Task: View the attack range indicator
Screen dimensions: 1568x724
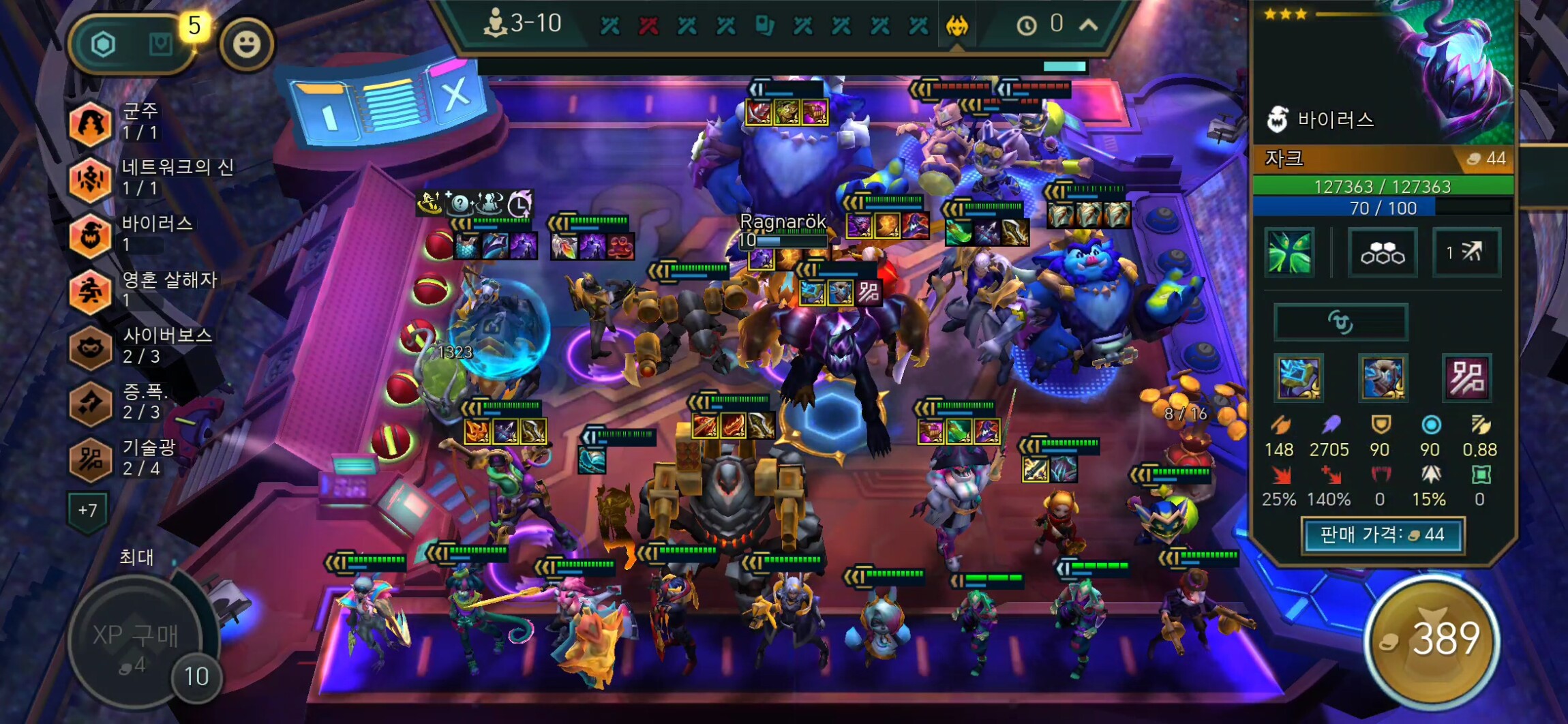Action: pyautogui.click(x=1466, y=253)
